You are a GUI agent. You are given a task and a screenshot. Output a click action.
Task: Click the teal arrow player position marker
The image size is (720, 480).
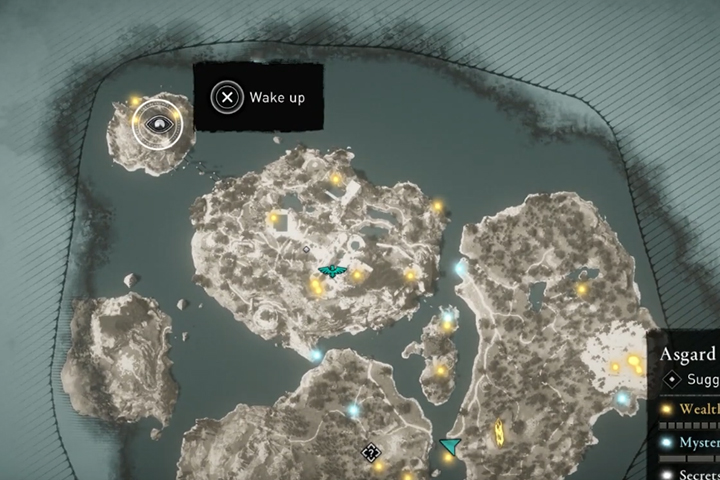[451, 446]
